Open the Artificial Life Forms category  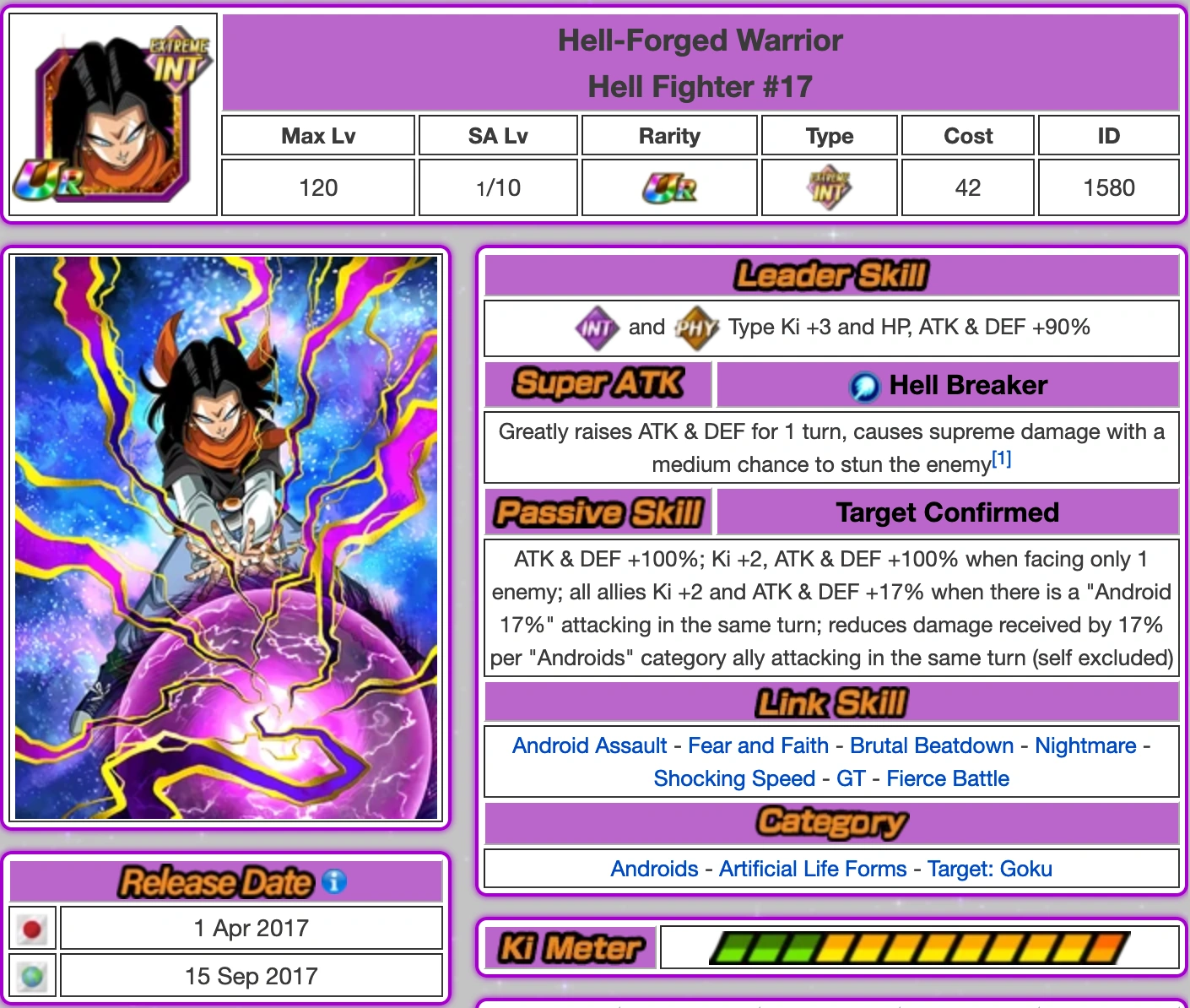click(813, 869)
